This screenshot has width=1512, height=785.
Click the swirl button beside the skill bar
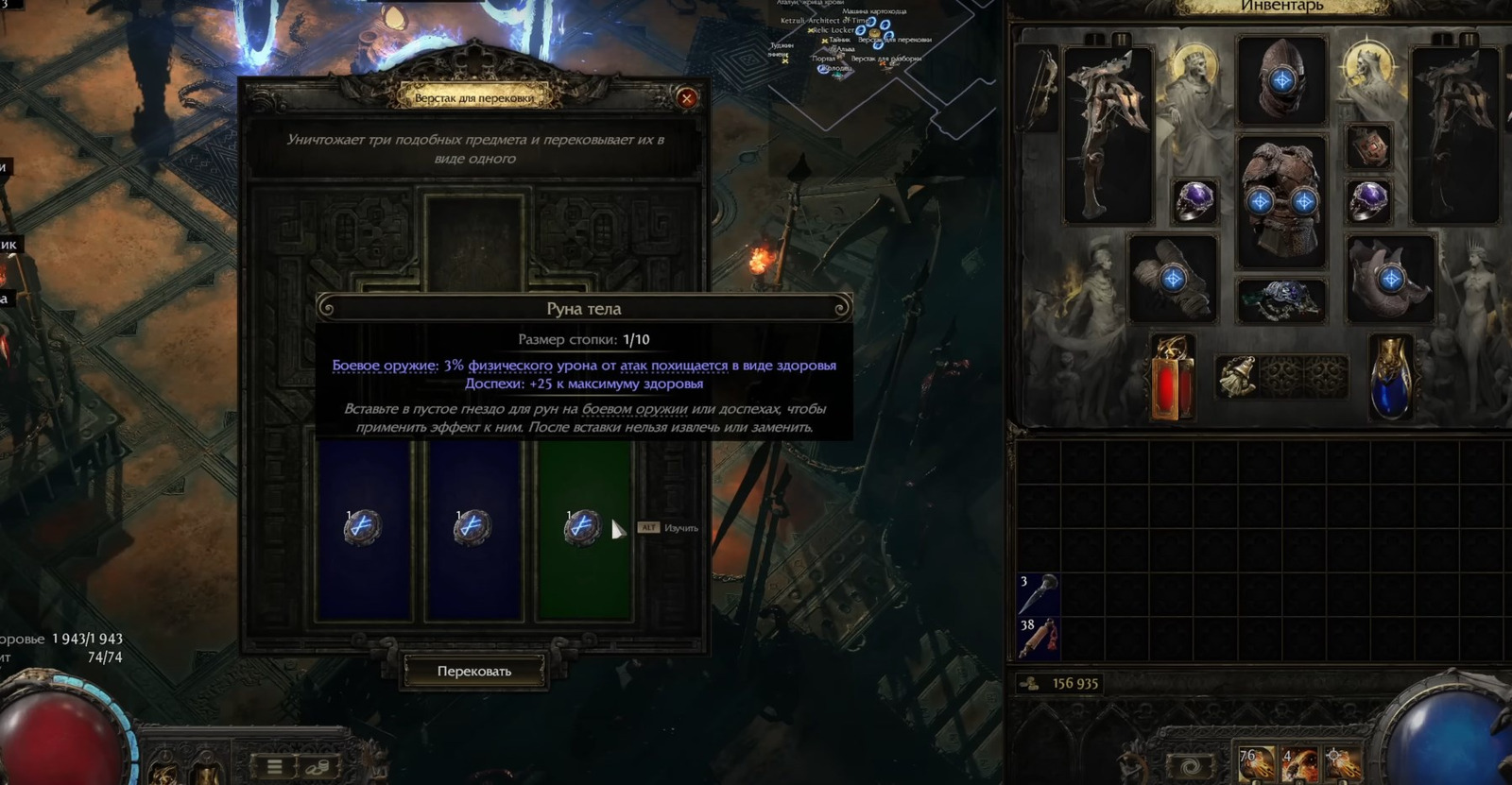[x=1192, y=765]
